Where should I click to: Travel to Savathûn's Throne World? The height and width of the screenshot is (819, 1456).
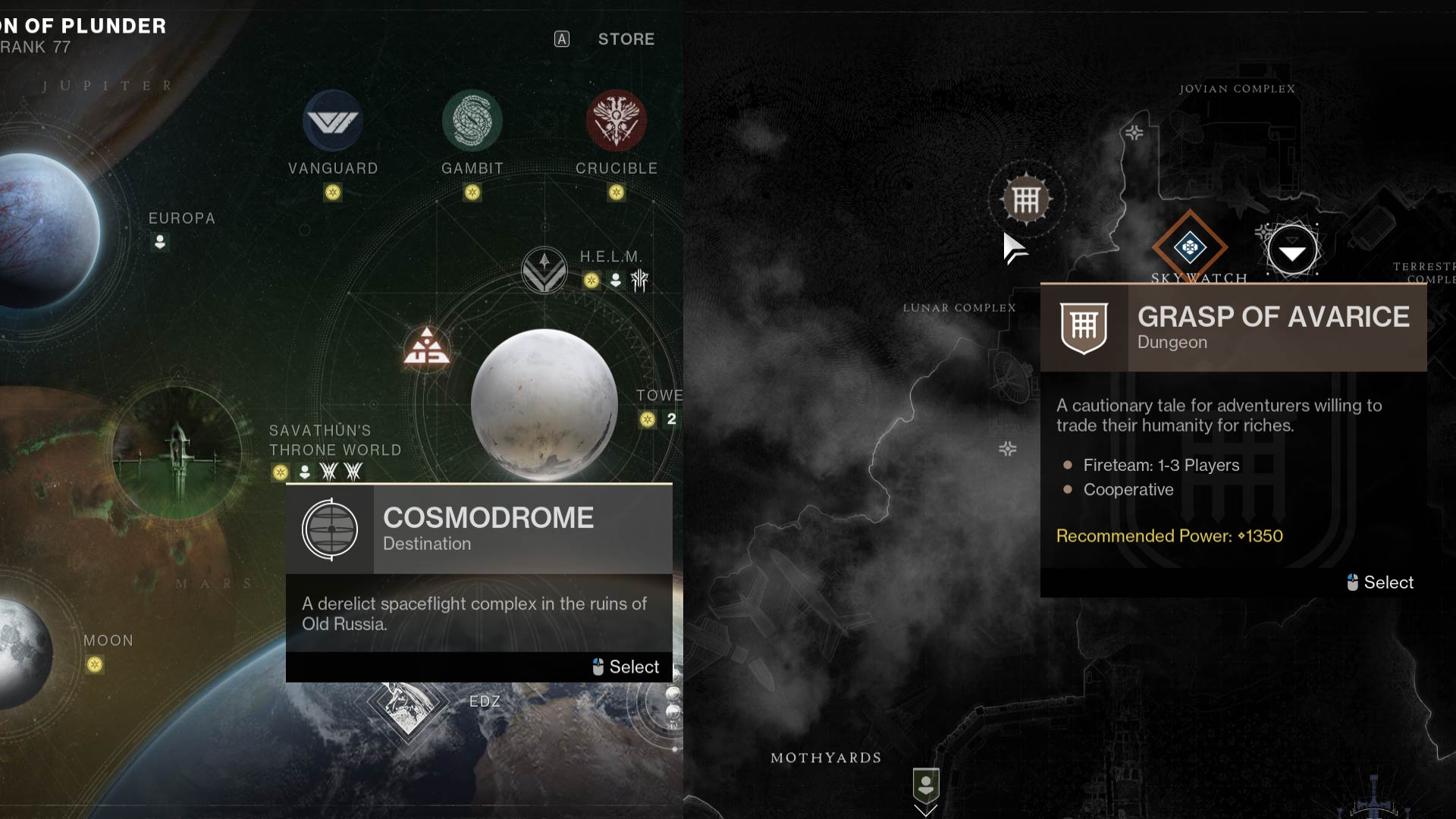pyautogui.click(x=334, y=441)
